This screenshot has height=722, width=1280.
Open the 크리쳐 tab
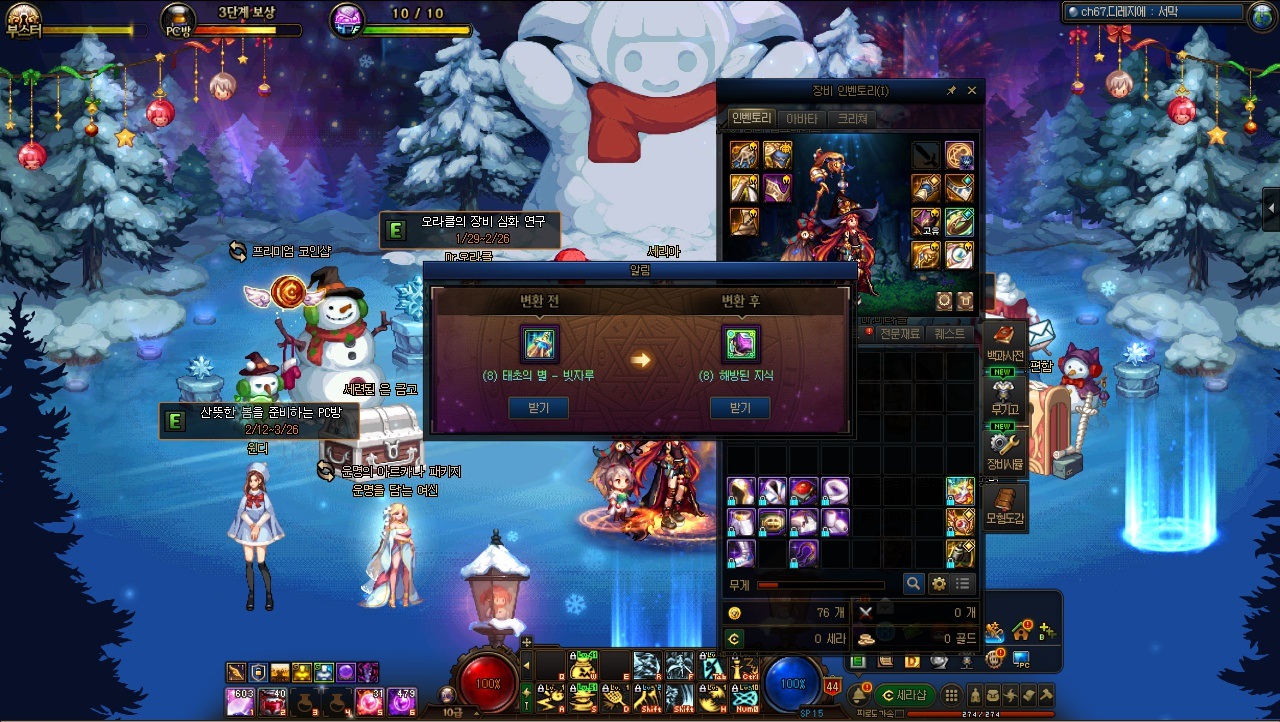[853, 119]
